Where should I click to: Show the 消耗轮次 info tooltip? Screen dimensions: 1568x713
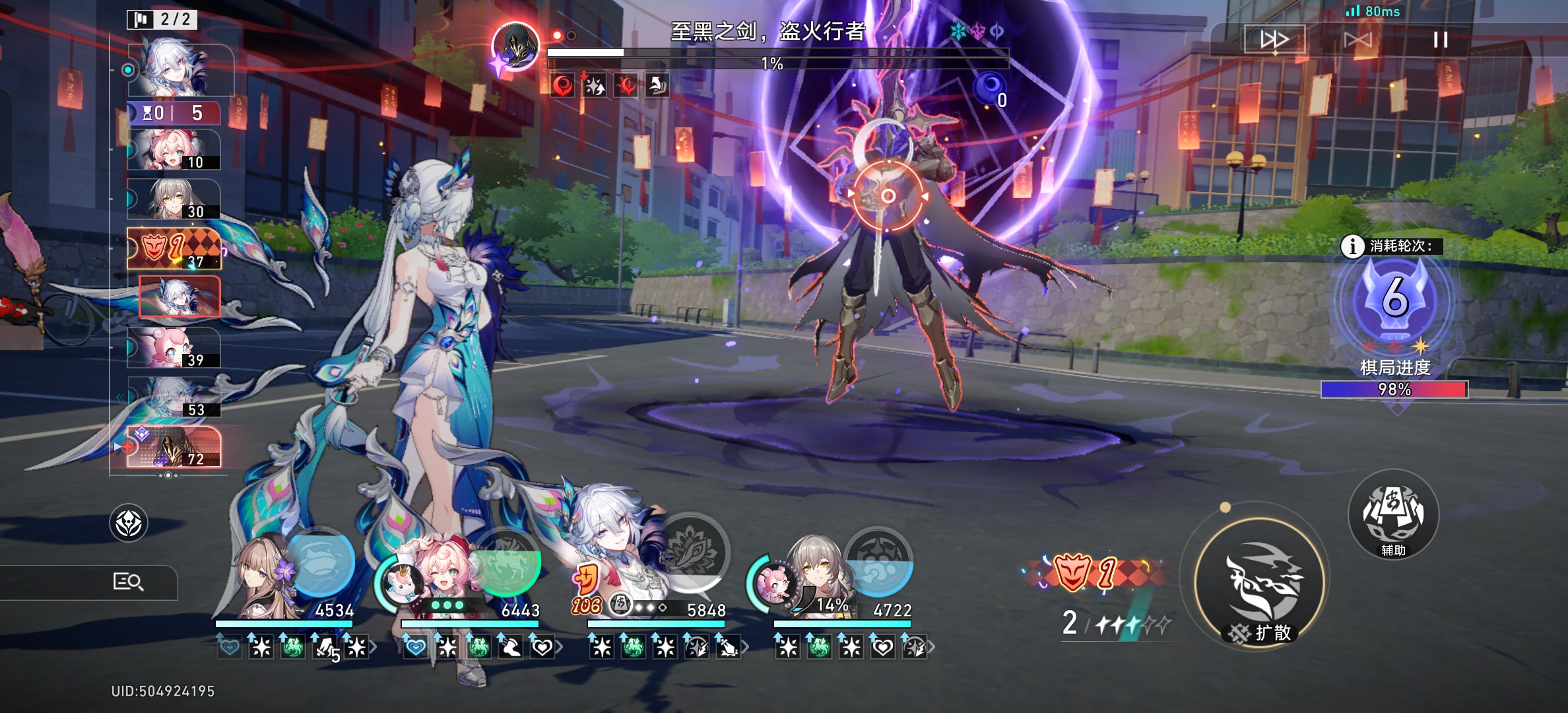[1352, 246]
